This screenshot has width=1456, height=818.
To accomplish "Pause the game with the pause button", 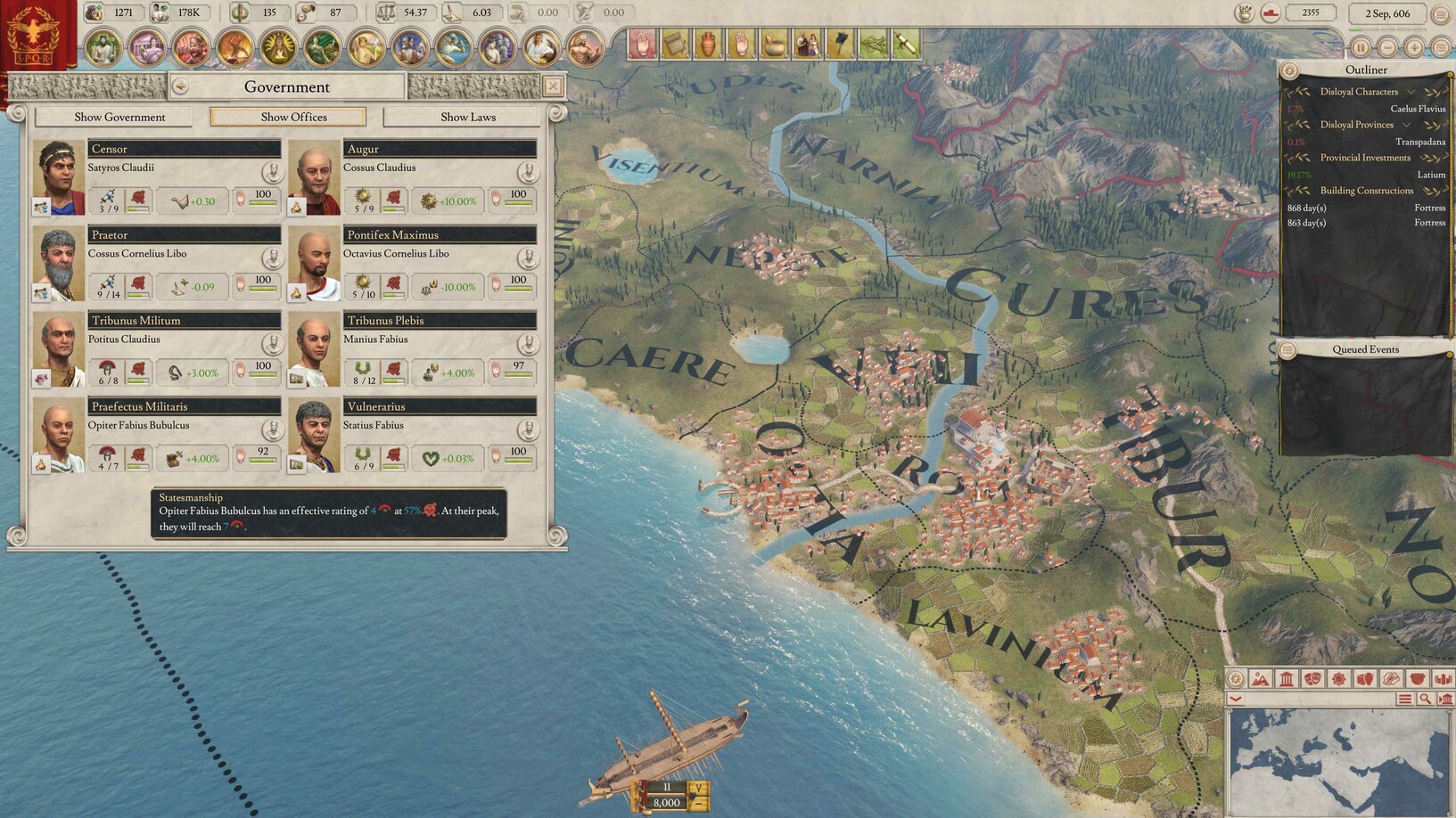I will (x=1361, y=48).
